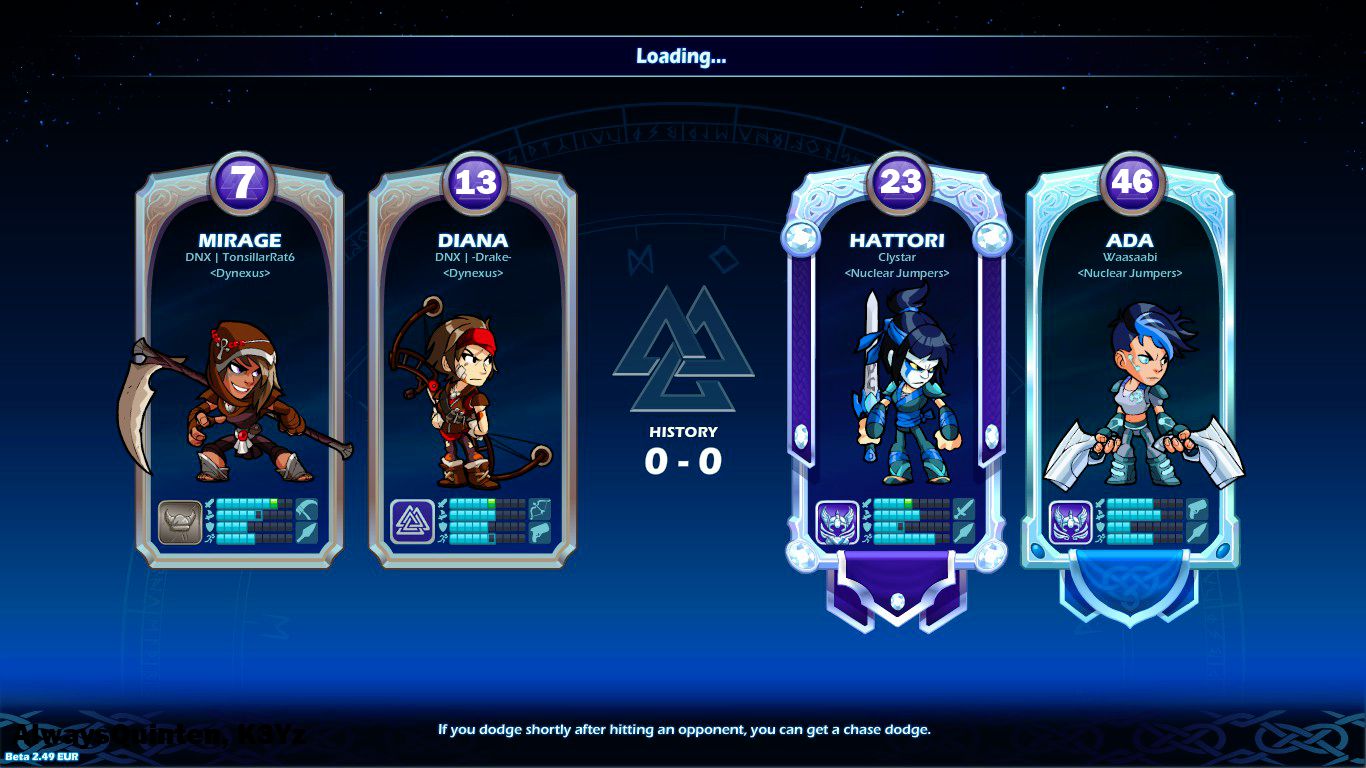Click the bow weapon icon on Diana's card

[x=539, y=507]
